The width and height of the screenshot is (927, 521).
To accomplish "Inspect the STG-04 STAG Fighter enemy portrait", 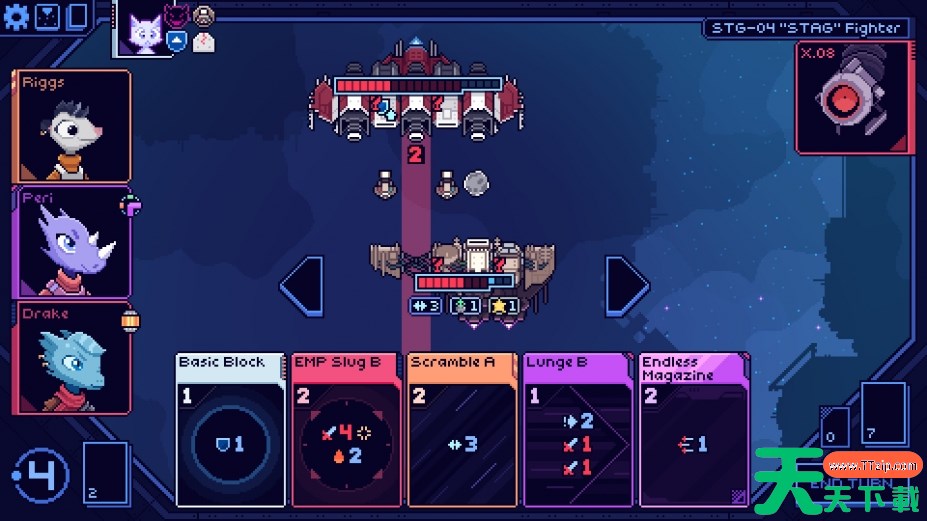I will (853, 99).
